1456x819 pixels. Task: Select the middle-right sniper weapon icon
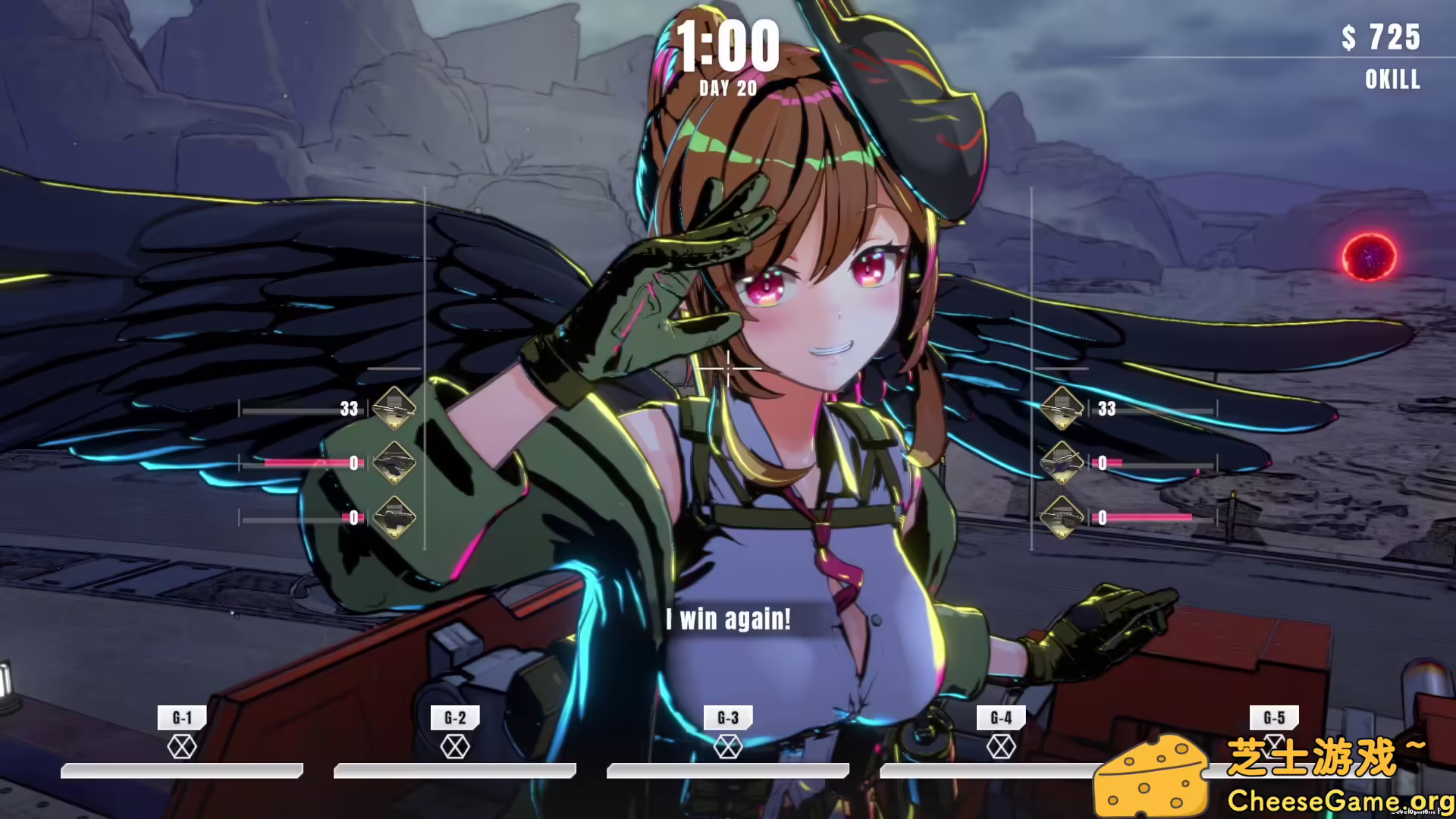click(1063, 463)
